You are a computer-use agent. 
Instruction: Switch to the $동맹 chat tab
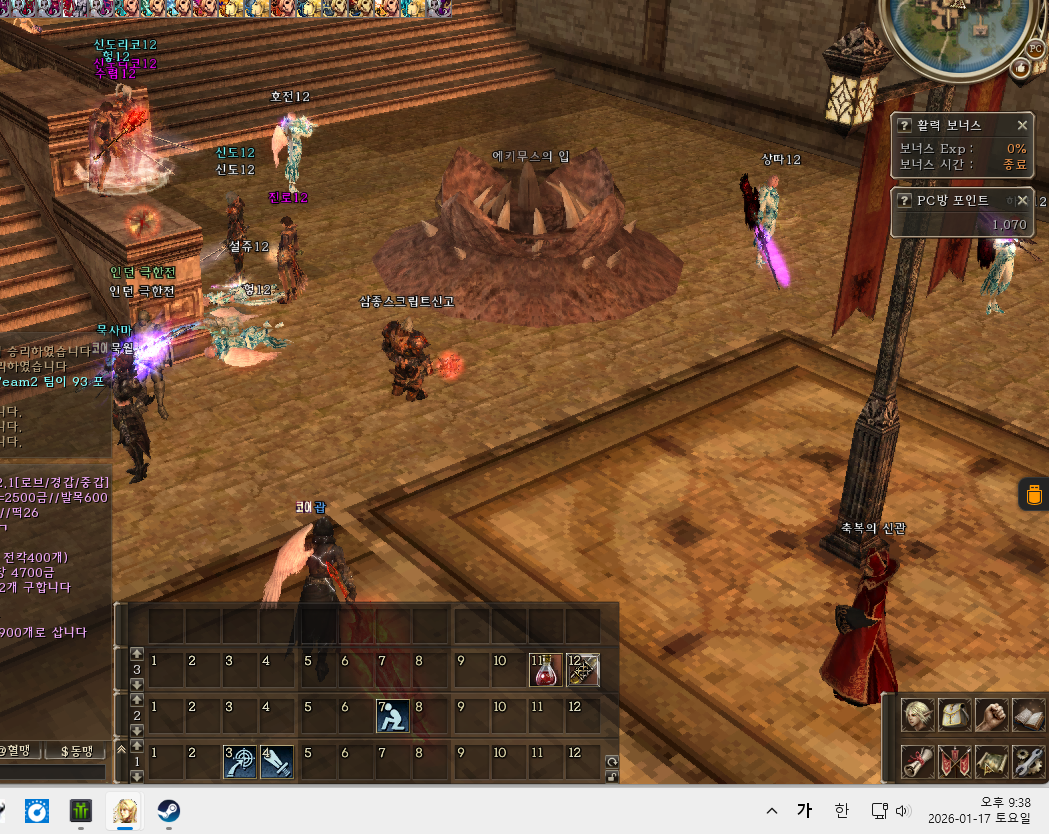[76, 751]
